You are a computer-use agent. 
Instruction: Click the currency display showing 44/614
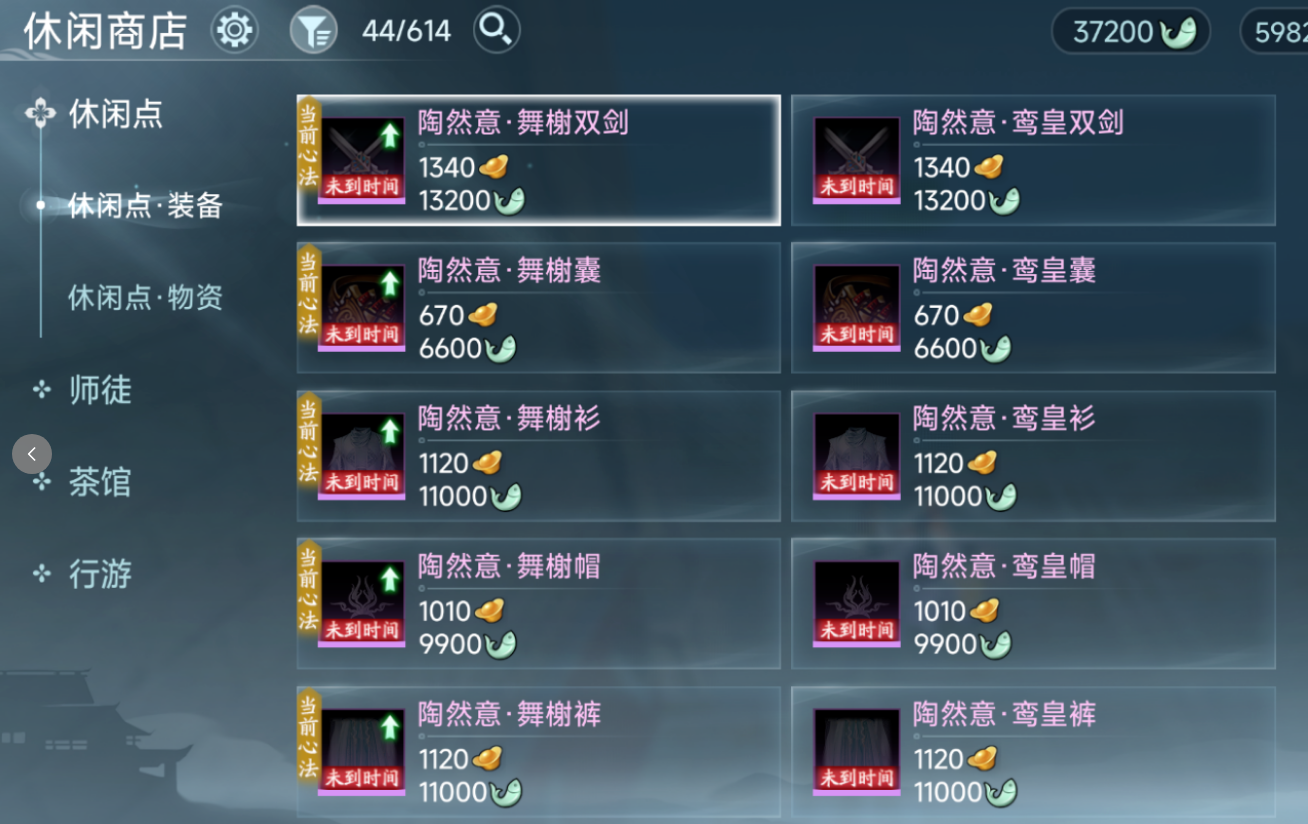click(405, 30)
